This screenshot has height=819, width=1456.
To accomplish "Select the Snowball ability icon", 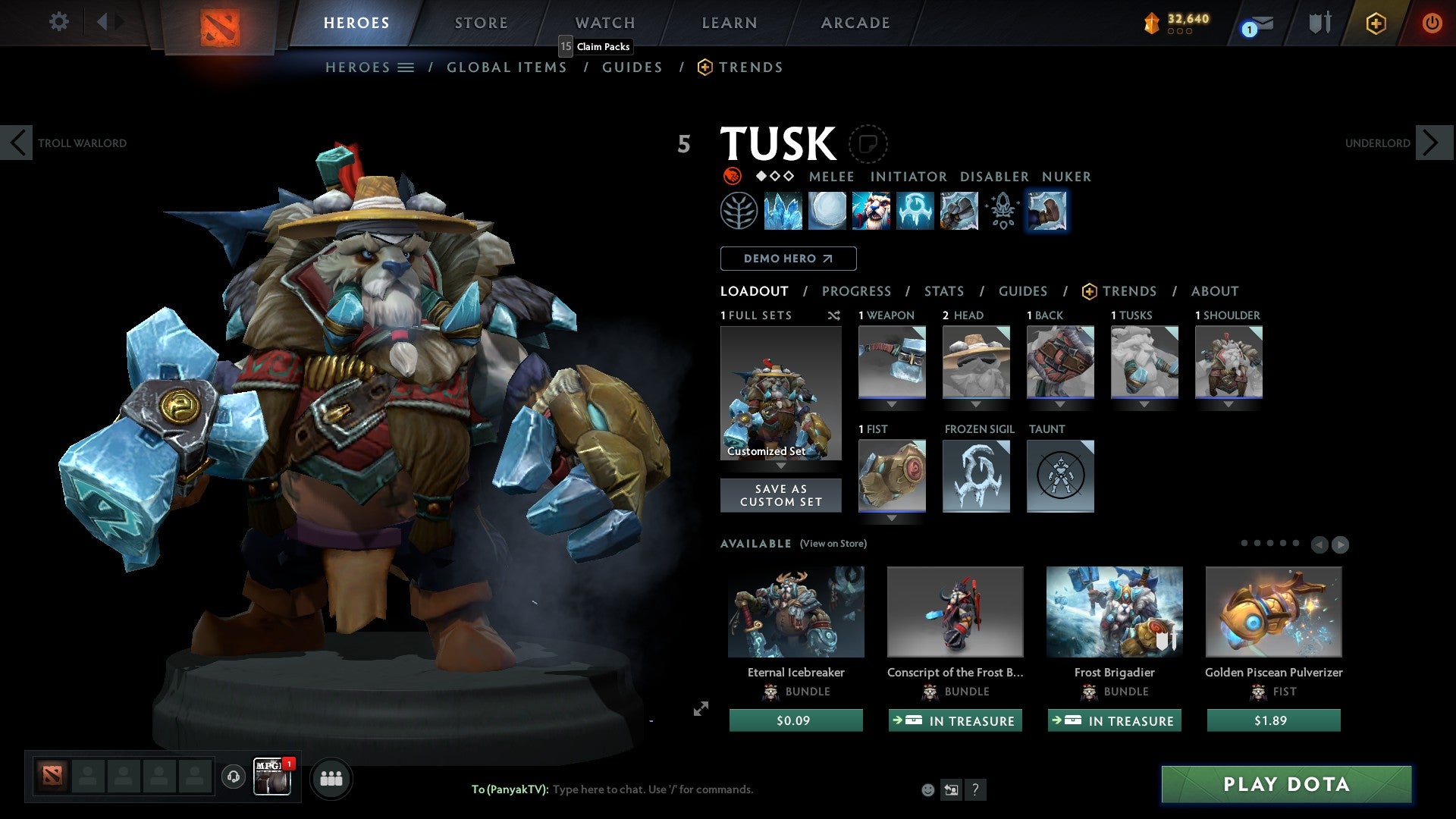I will [828, 211].
